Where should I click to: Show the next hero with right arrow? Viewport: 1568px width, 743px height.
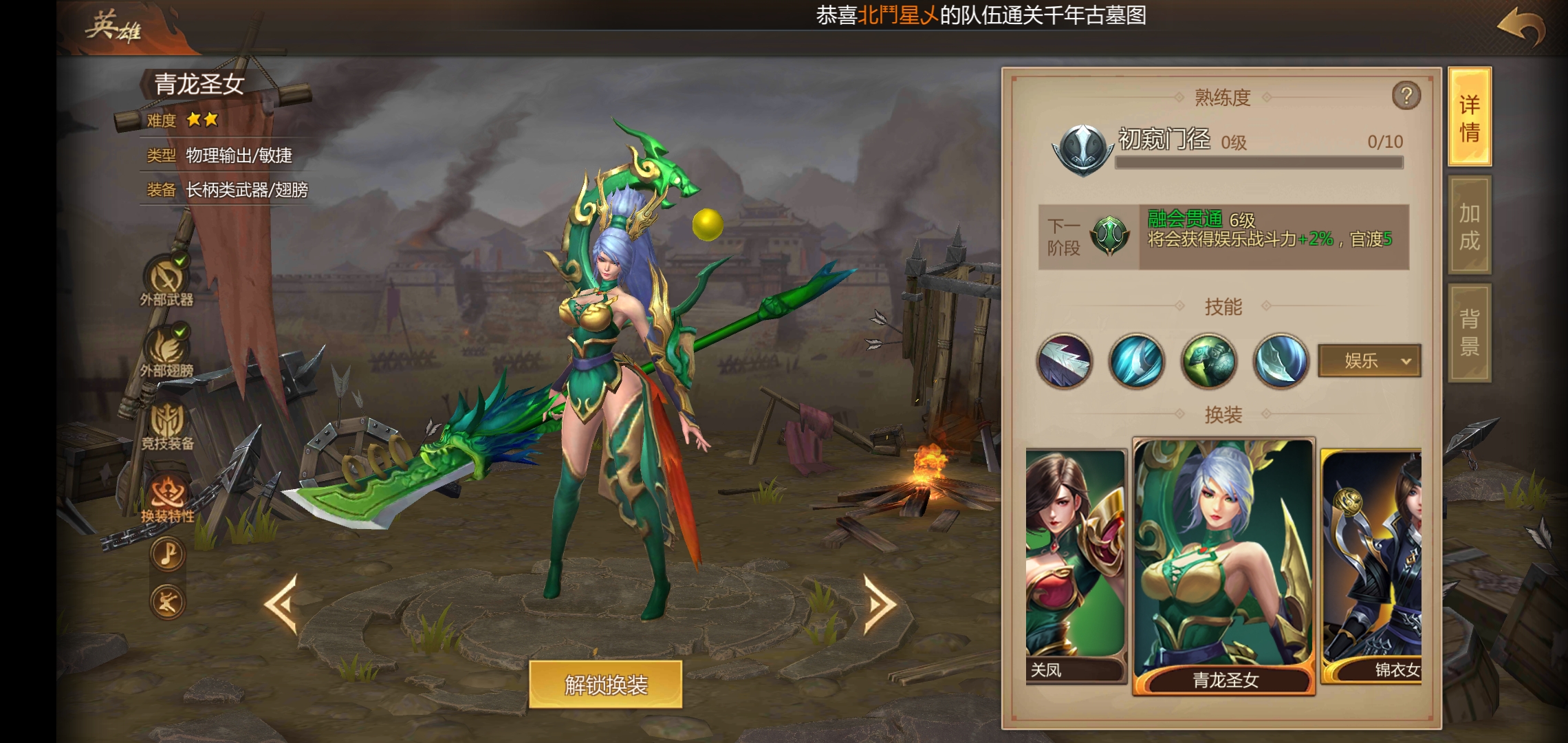tap(879, 603)
